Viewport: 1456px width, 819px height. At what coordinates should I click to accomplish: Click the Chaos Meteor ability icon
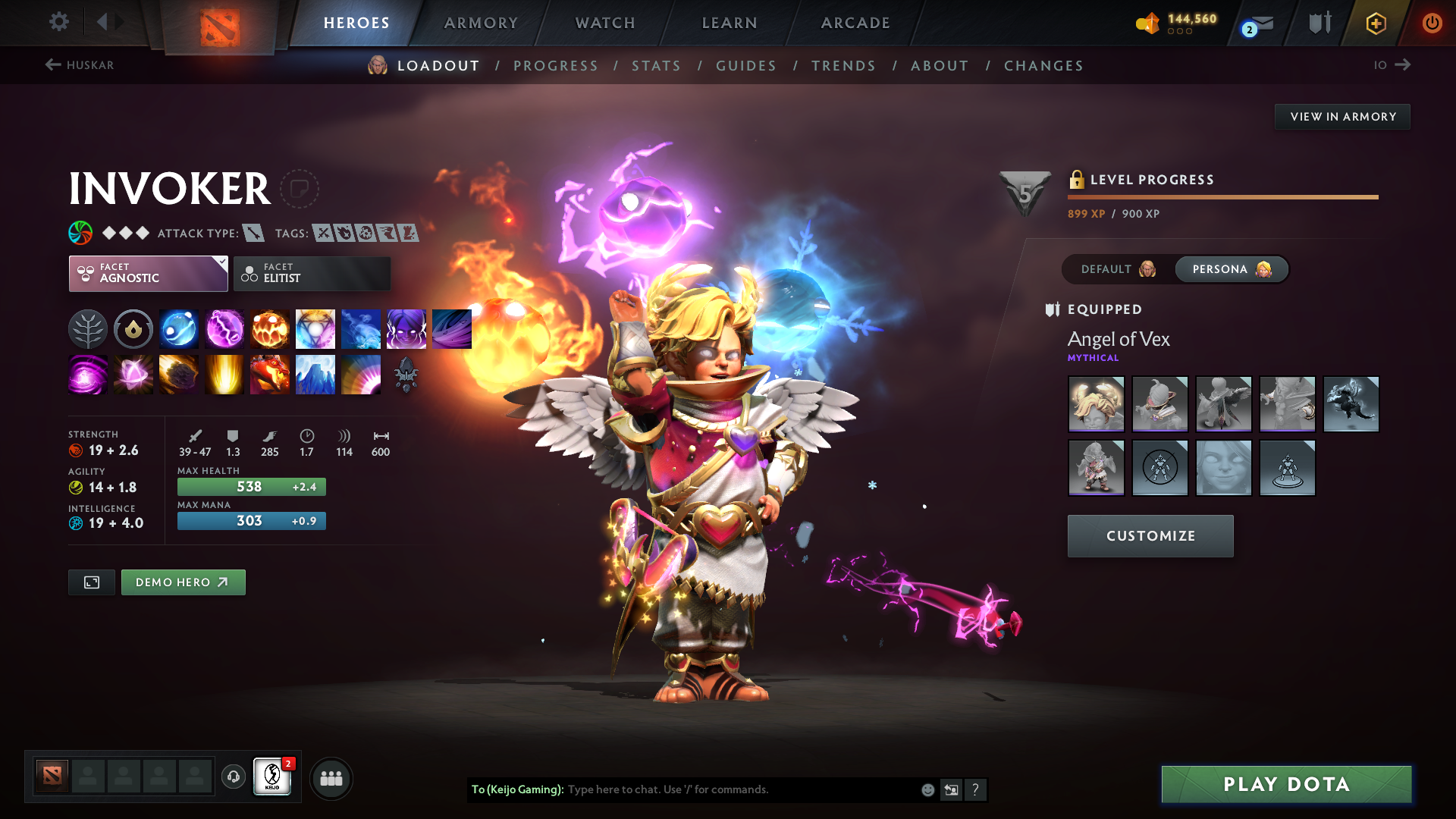point(179,374)
